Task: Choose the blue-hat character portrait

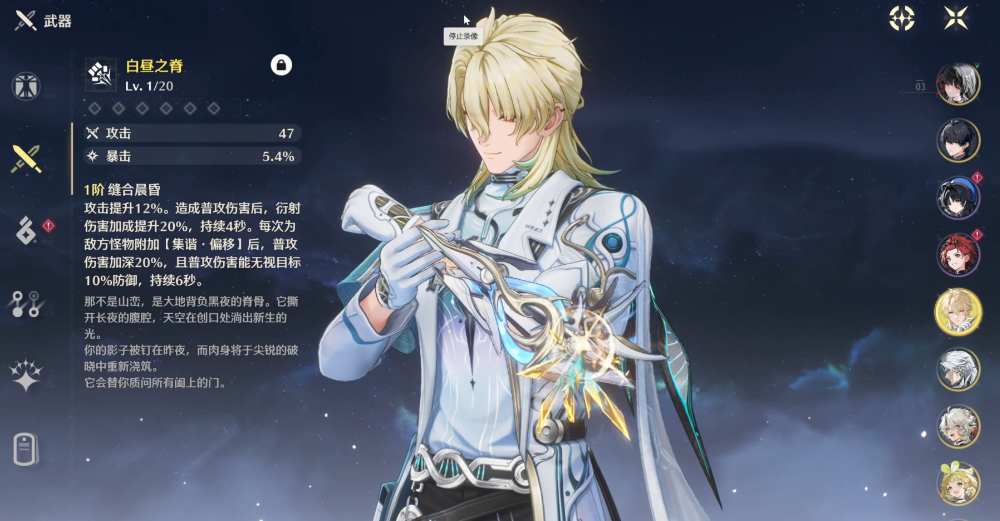Action: tap(957, 197)
